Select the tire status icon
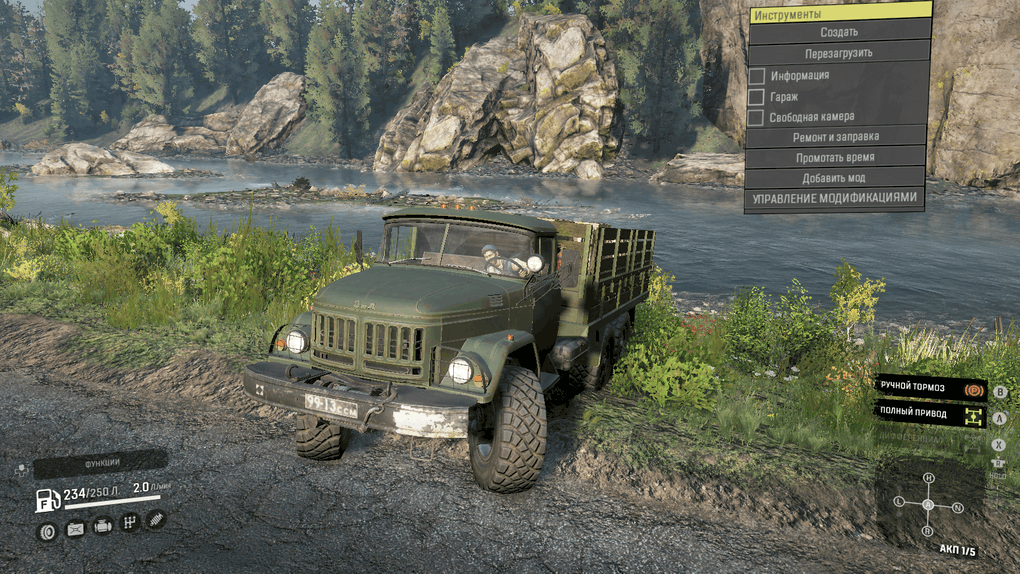Screen dimensions: 1020x574 click(x=46, y=531)
